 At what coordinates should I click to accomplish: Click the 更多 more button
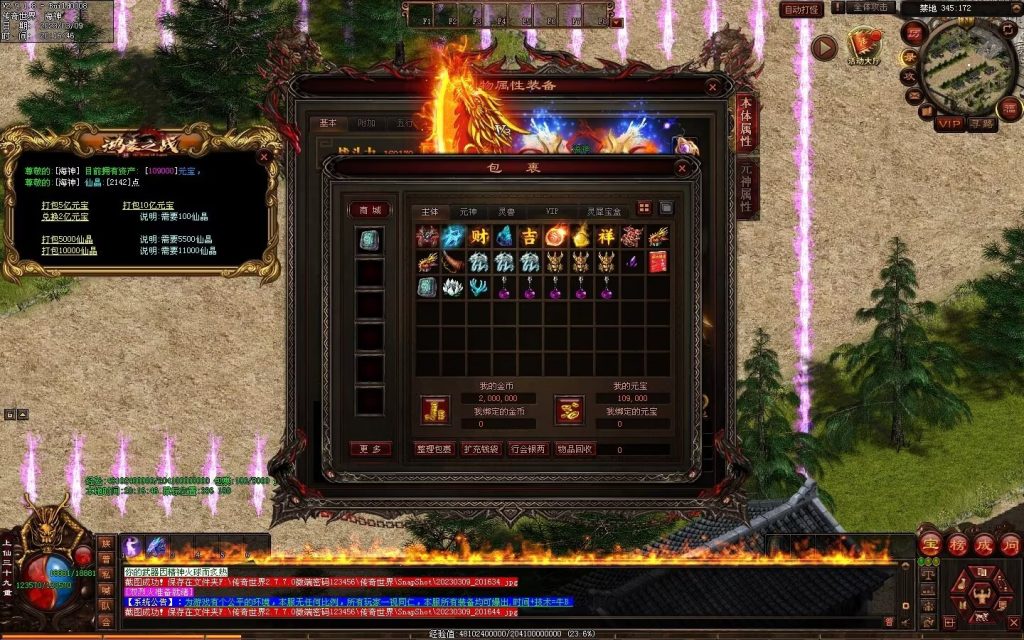click(x=369, y=449)
